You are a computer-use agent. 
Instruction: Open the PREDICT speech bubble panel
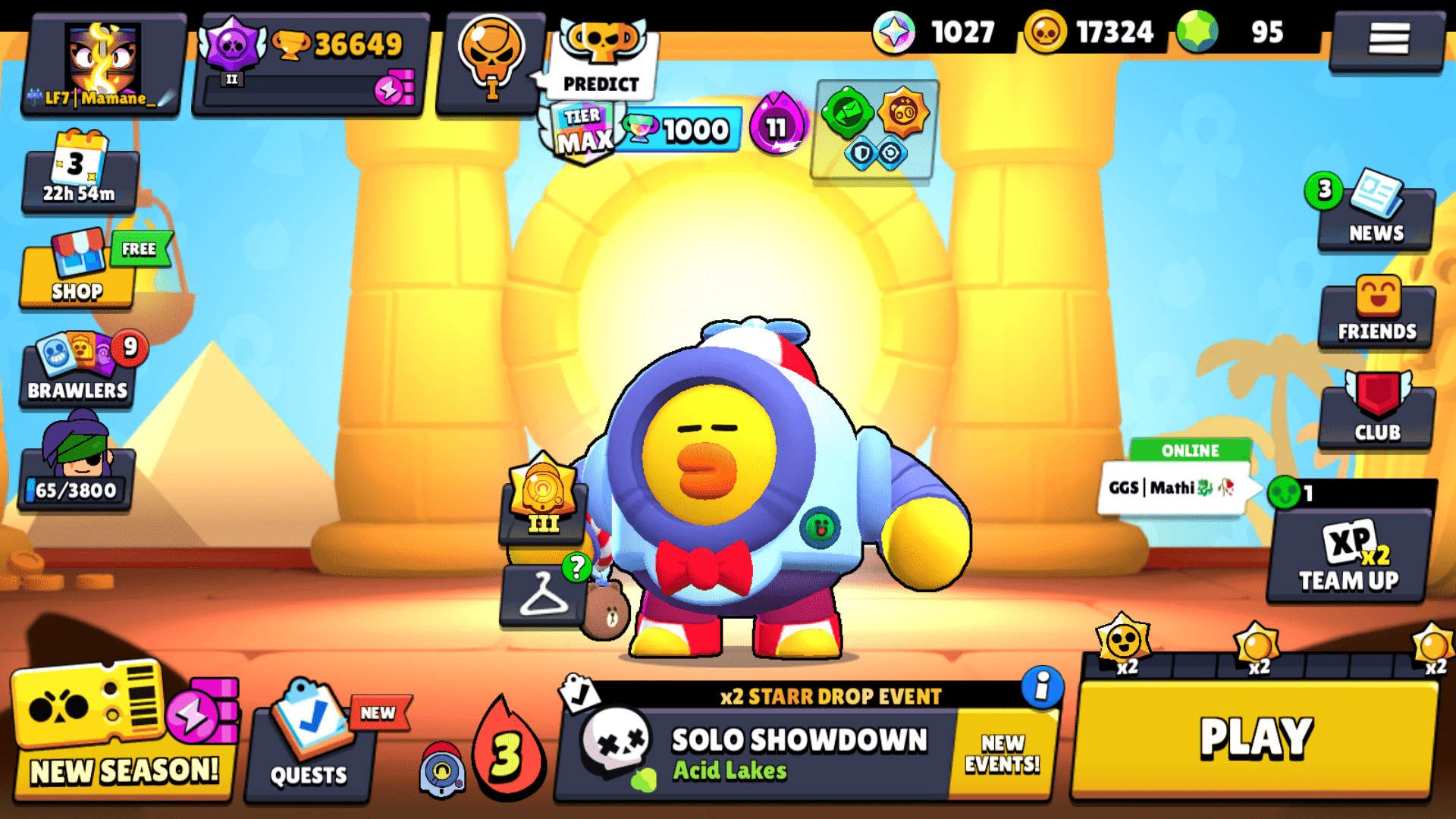tap(599, 83)
